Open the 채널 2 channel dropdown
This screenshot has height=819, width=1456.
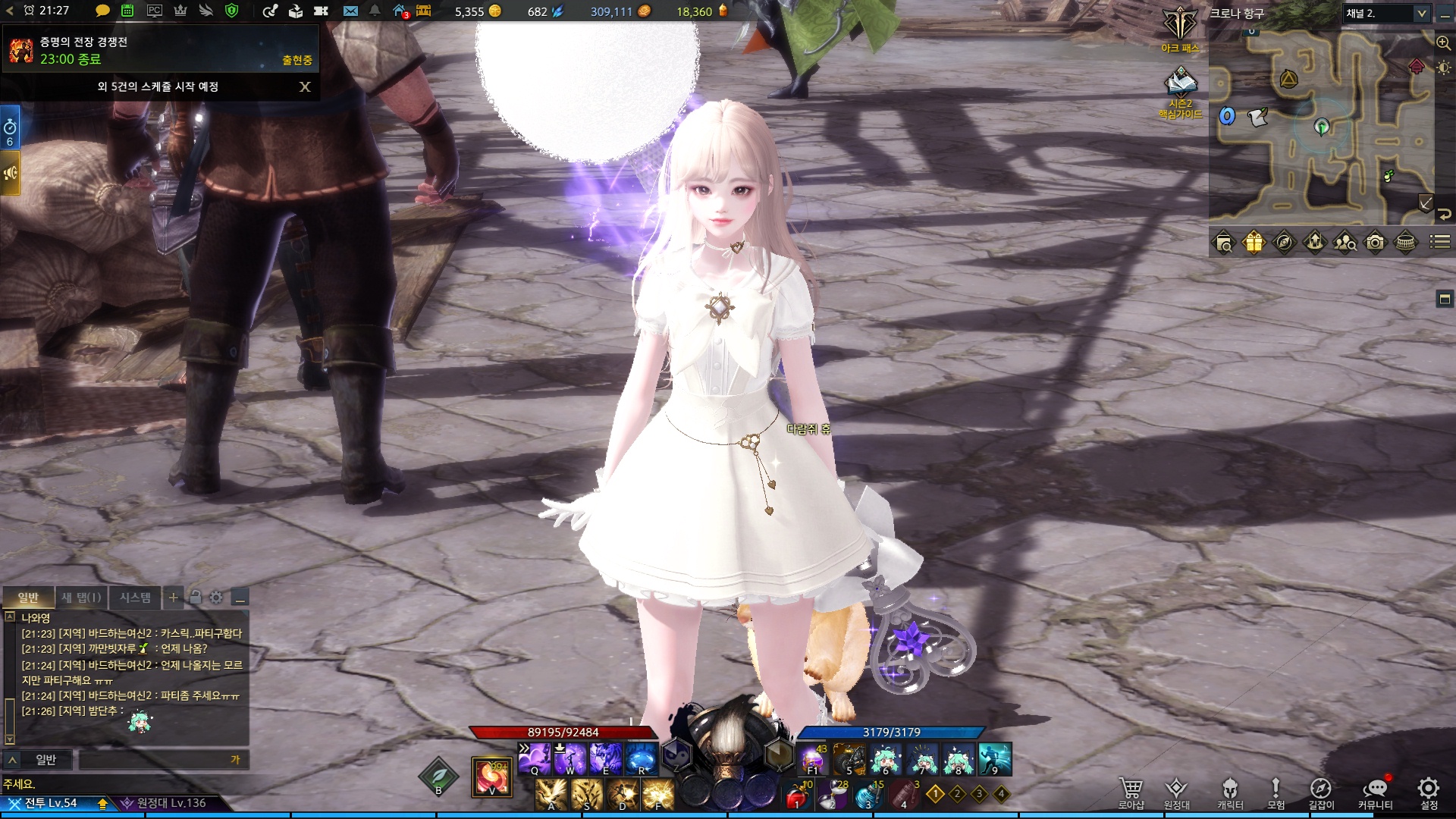pyautogui.click(x=1386, y=14)
